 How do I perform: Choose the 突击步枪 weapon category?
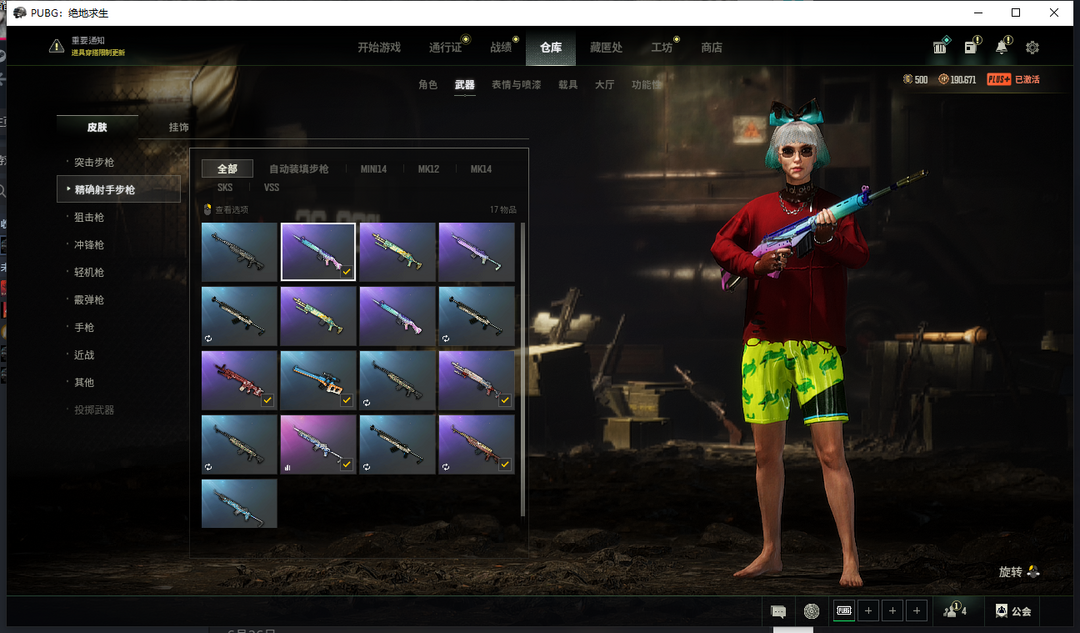click(x=94, y=162)
